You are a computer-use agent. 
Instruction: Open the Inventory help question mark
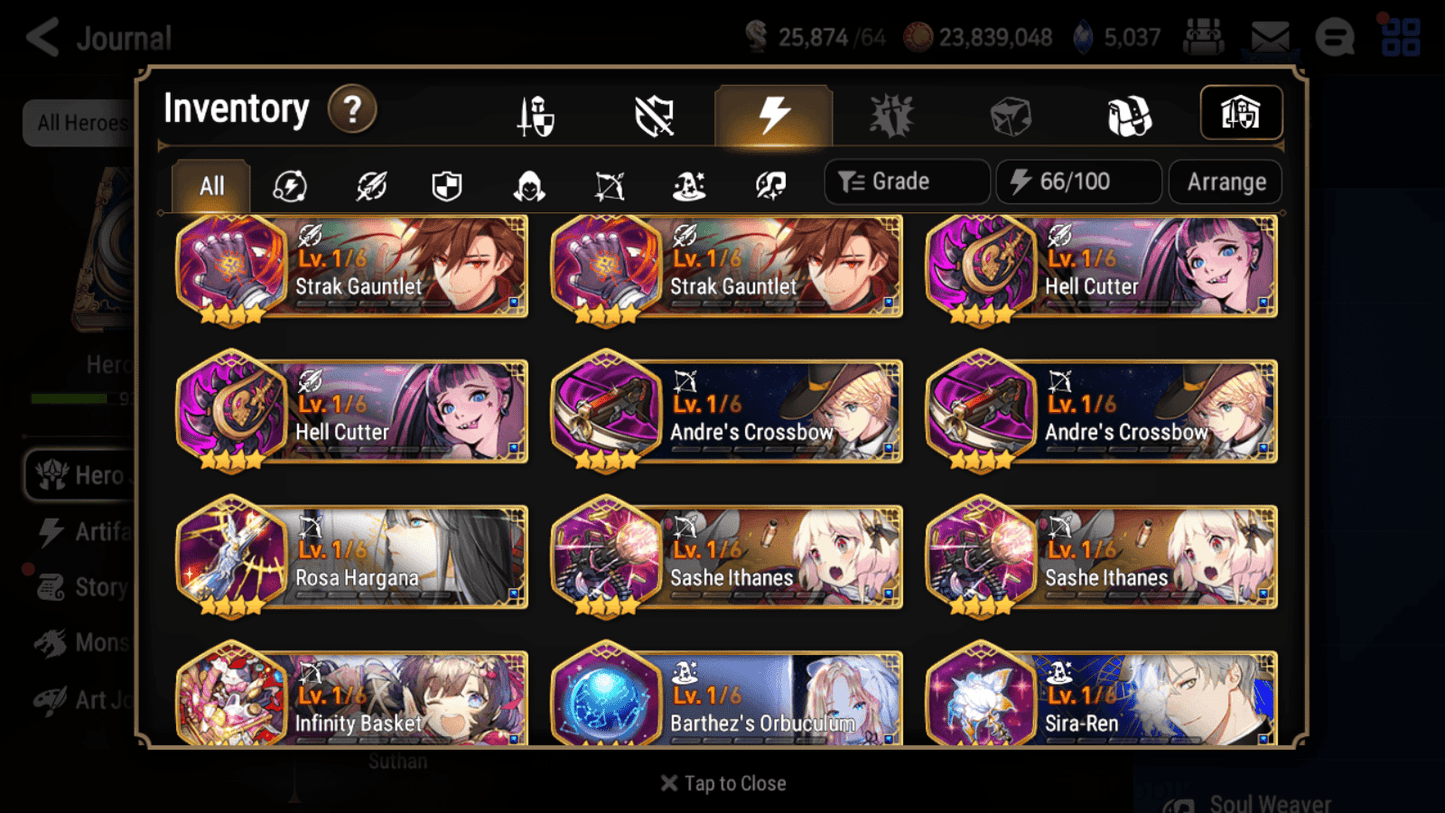click(x=352, y=110)
